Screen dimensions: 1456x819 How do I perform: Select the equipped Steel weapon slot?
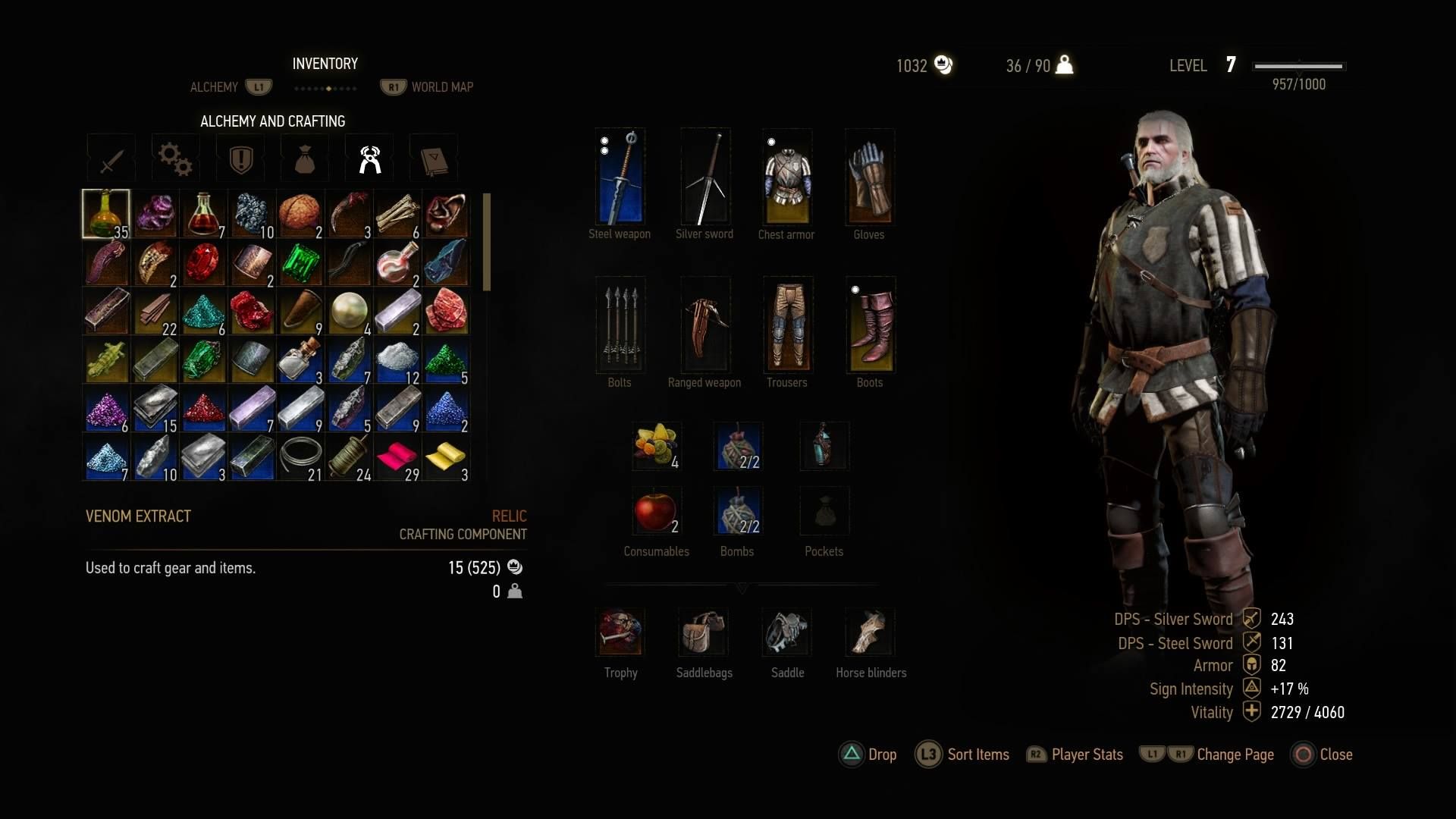[620, 177]
